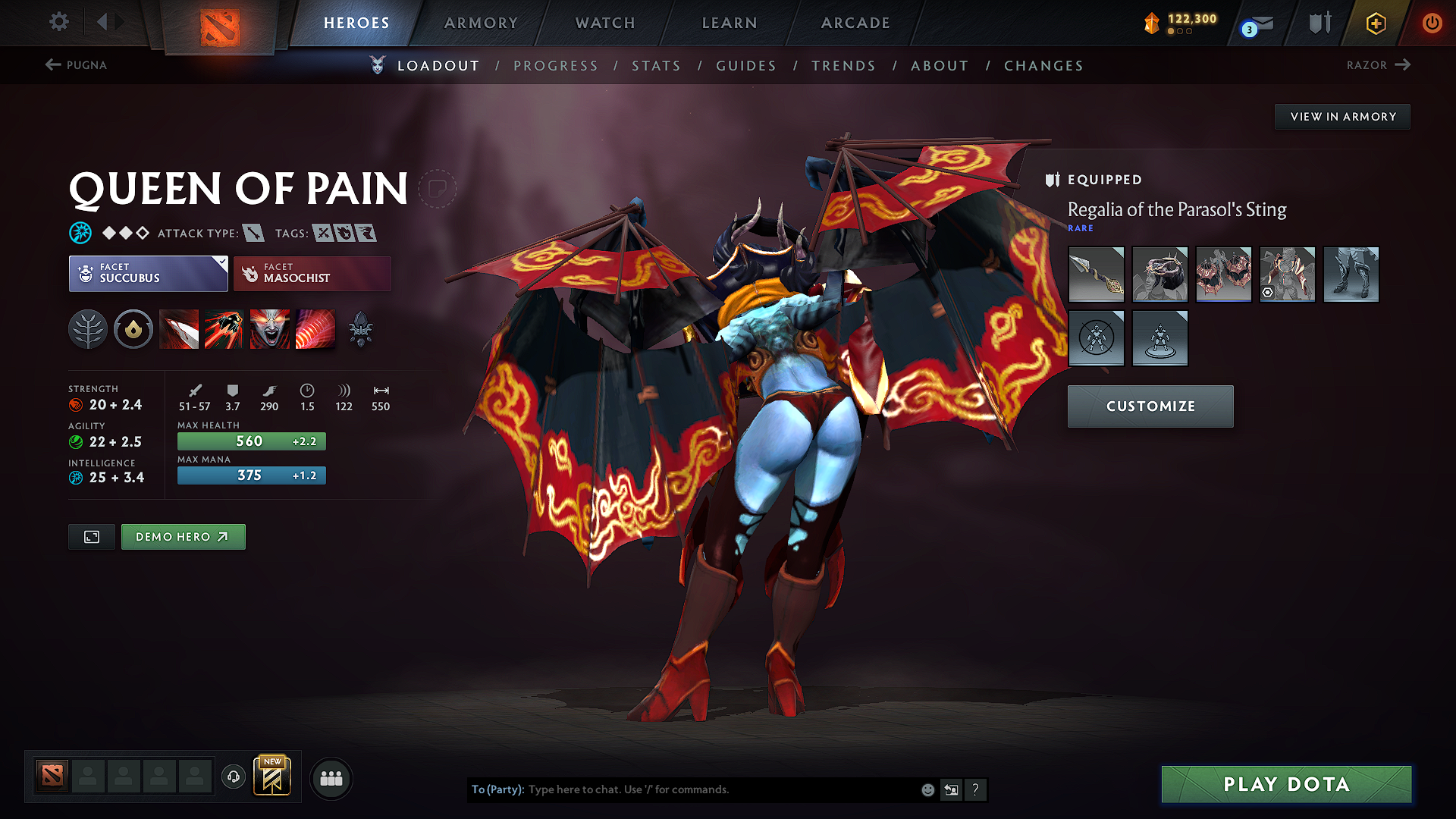
Task: Click the chat emoticon smiley icon
Action: pyautogui.click(x=927, y=789)
